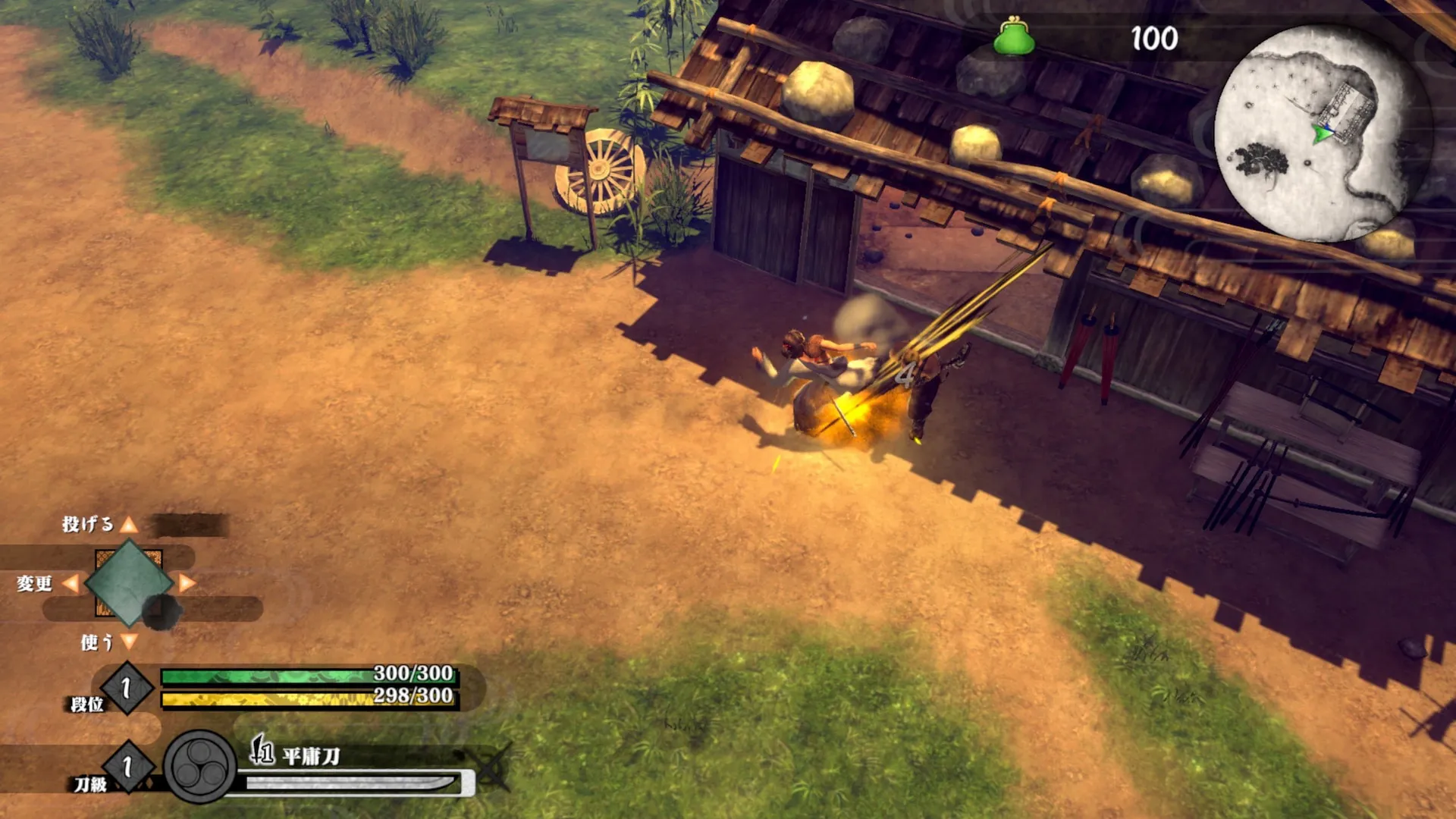Click the green coin purse icon

click(1014, 38)
